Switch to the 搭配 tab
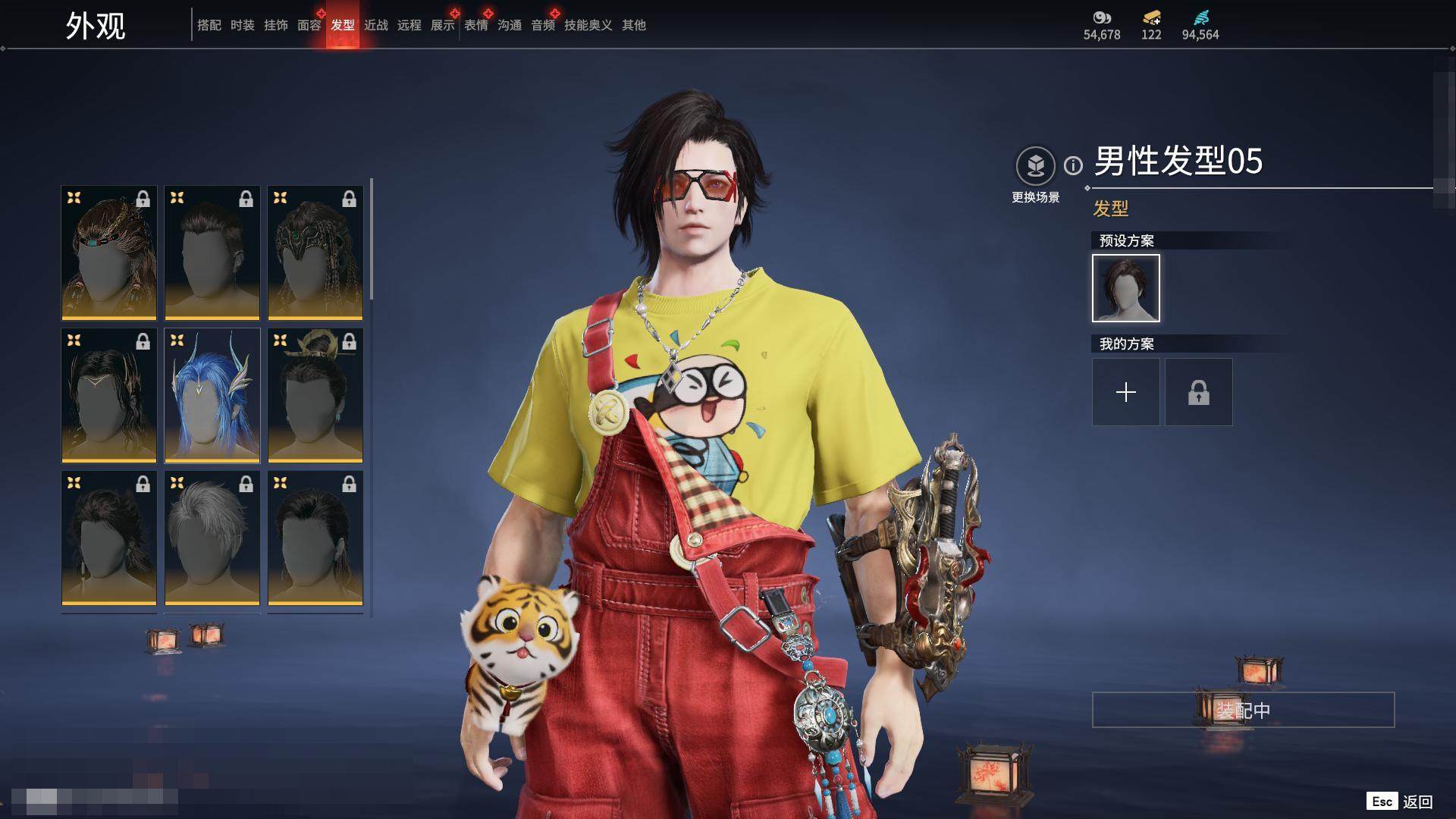Image resolution: width=1456 pixels, height=819 pixels. (209, 25)
